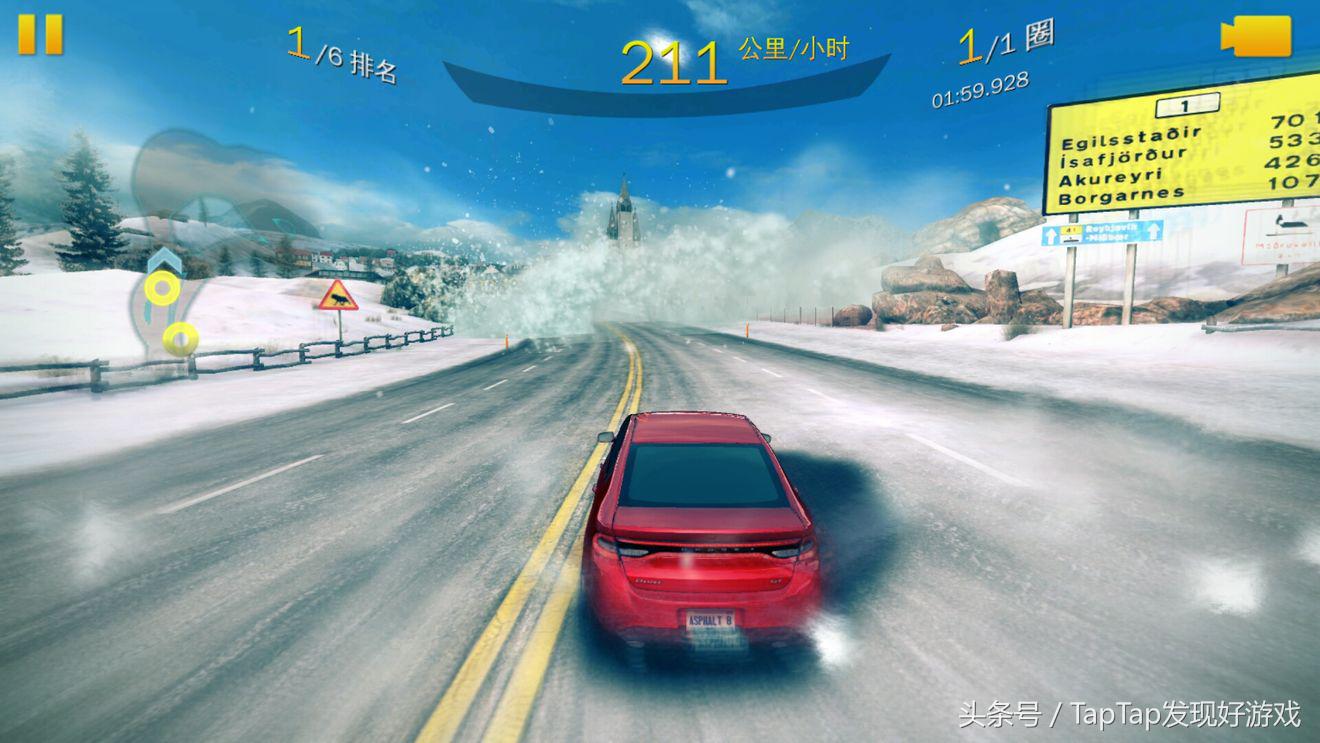This screenshot has width=1320, height=743.
Task: Select the yellow player marker on the minimap
Action: coord(162,288)
